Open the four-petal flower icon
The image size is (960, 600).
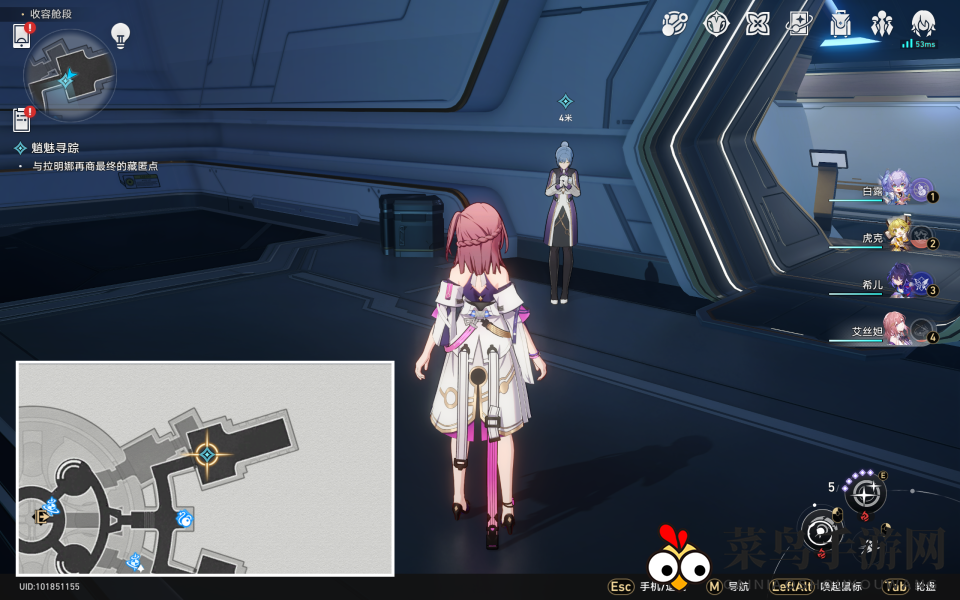coord(757,24)
